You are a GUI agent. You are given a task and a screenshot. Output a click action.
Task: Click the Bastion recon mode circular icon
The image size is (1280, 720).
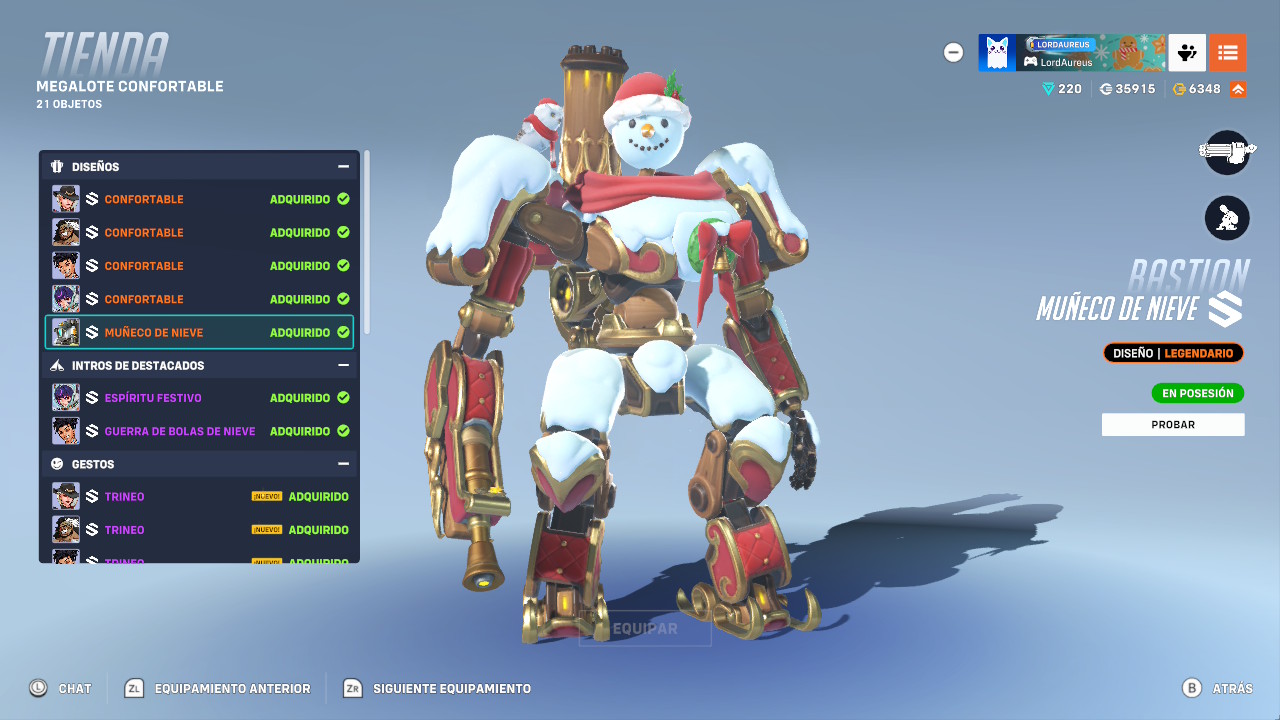point(1227,218)
